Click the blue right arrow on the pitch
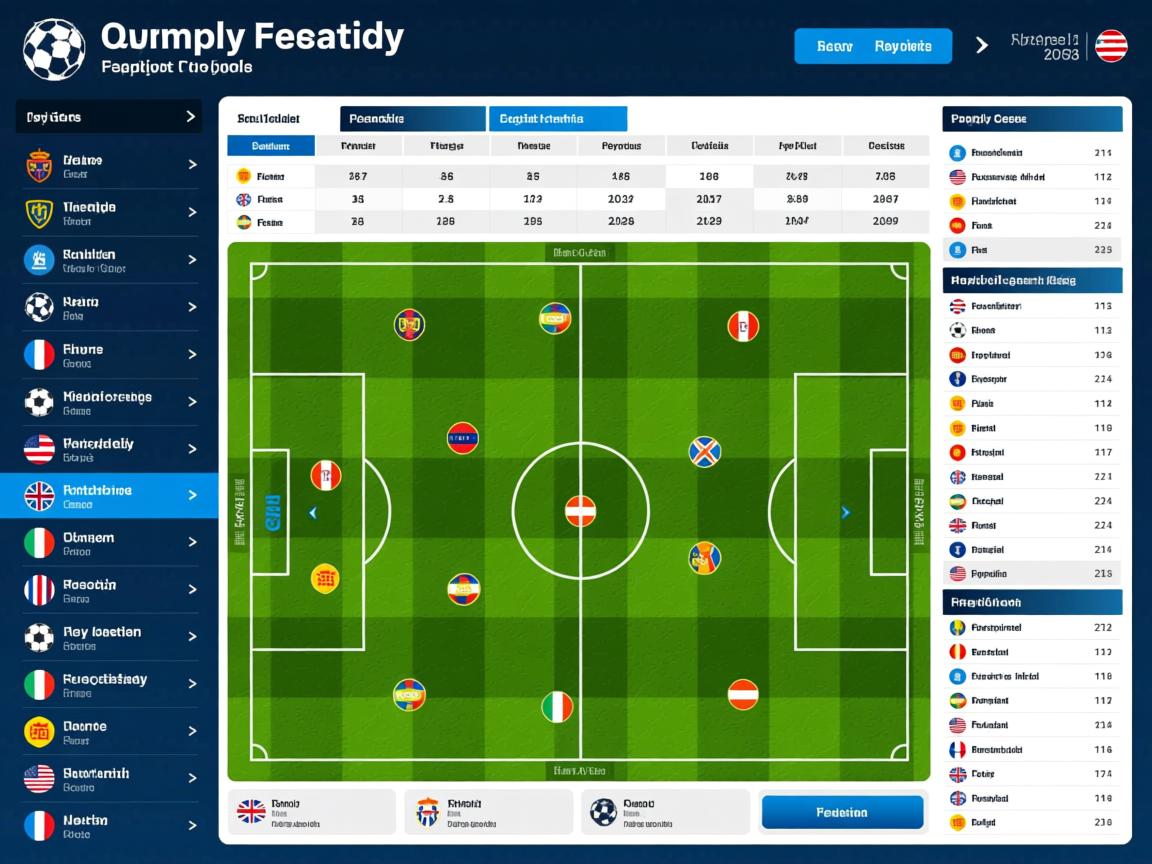 point(846,513)
